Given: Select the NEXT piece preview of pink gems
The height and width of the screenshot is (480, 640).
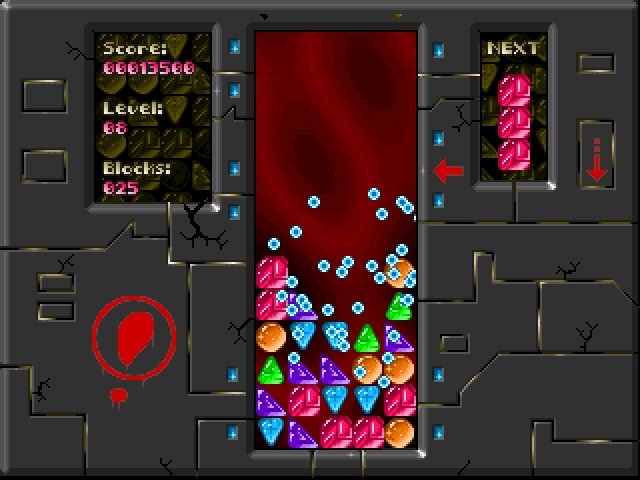Looking at the screenshot, I should click(x=513, y=122).
